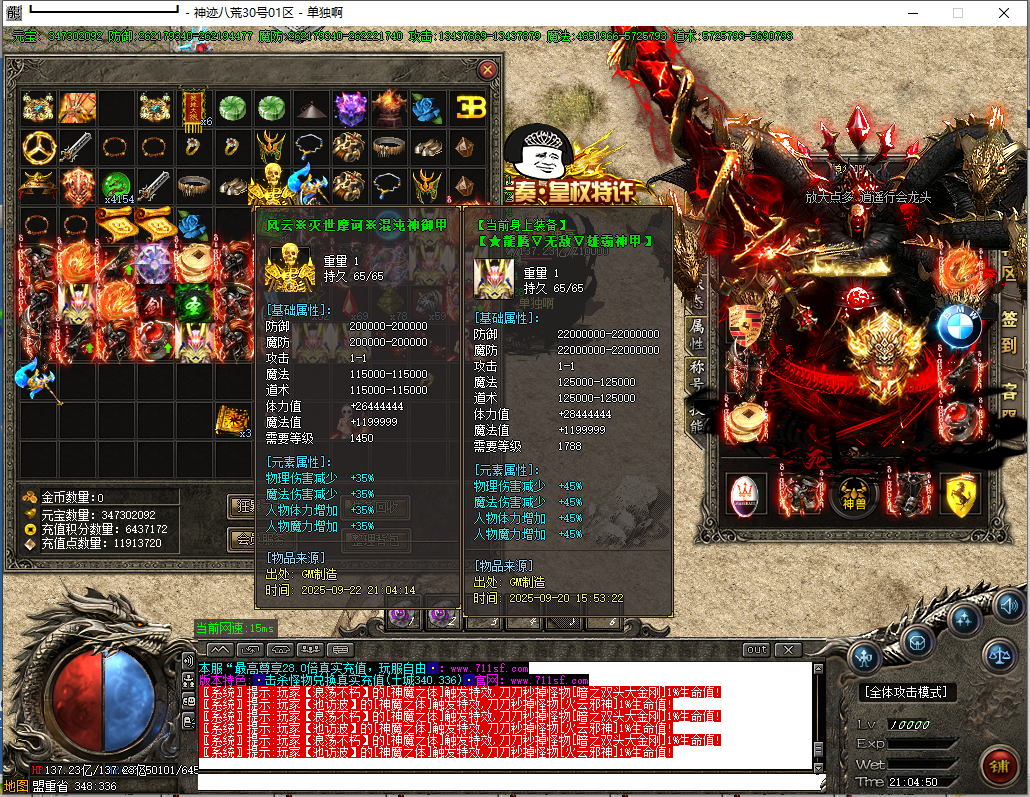Open the BMW emblem equipment slot
This screenshot has height=797, width=1030.
point(957,325)
